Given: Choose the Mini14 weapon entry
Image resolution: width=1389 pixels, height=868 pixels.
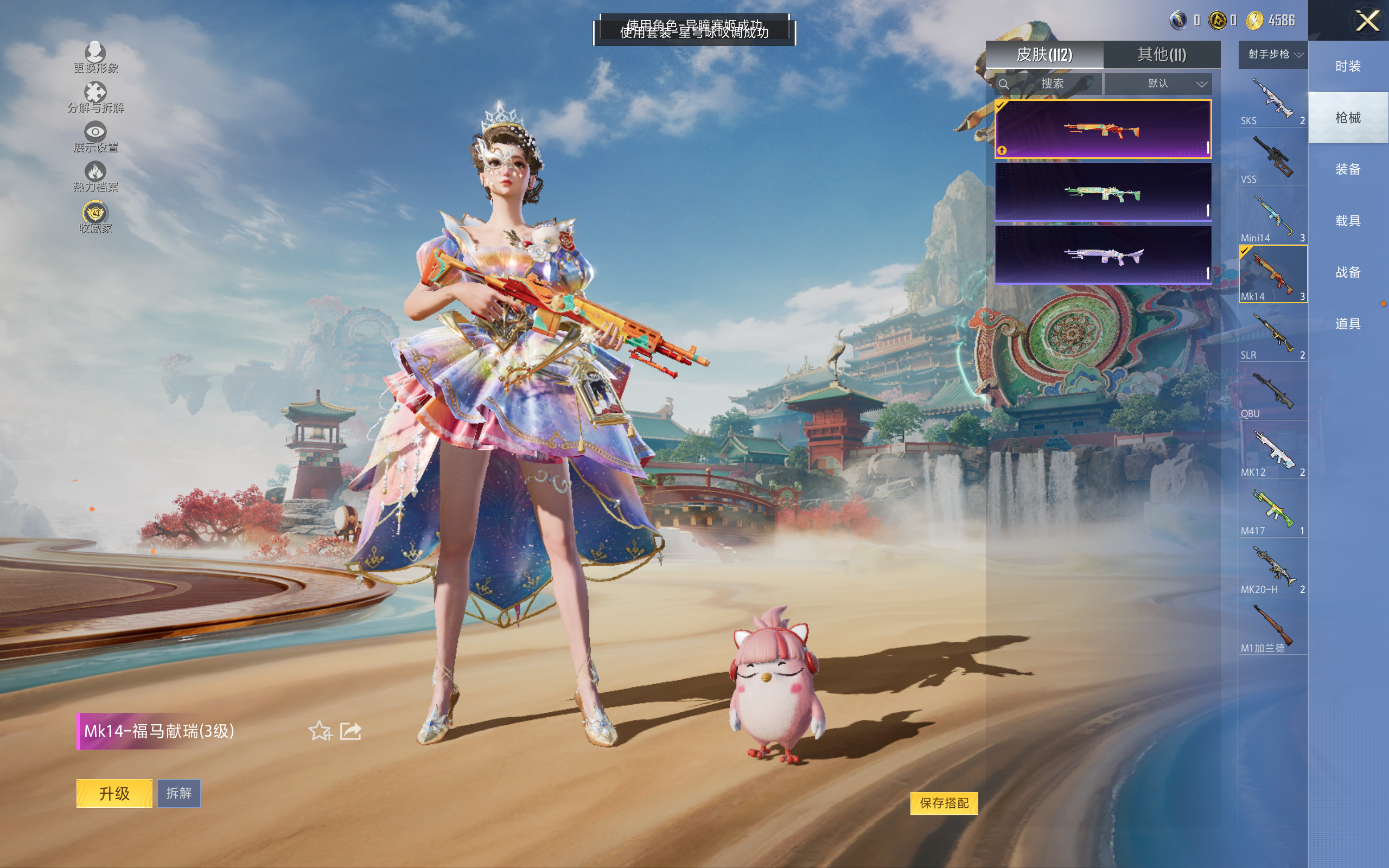Looking at the screenshot, I should click(x=1272, y=218).
